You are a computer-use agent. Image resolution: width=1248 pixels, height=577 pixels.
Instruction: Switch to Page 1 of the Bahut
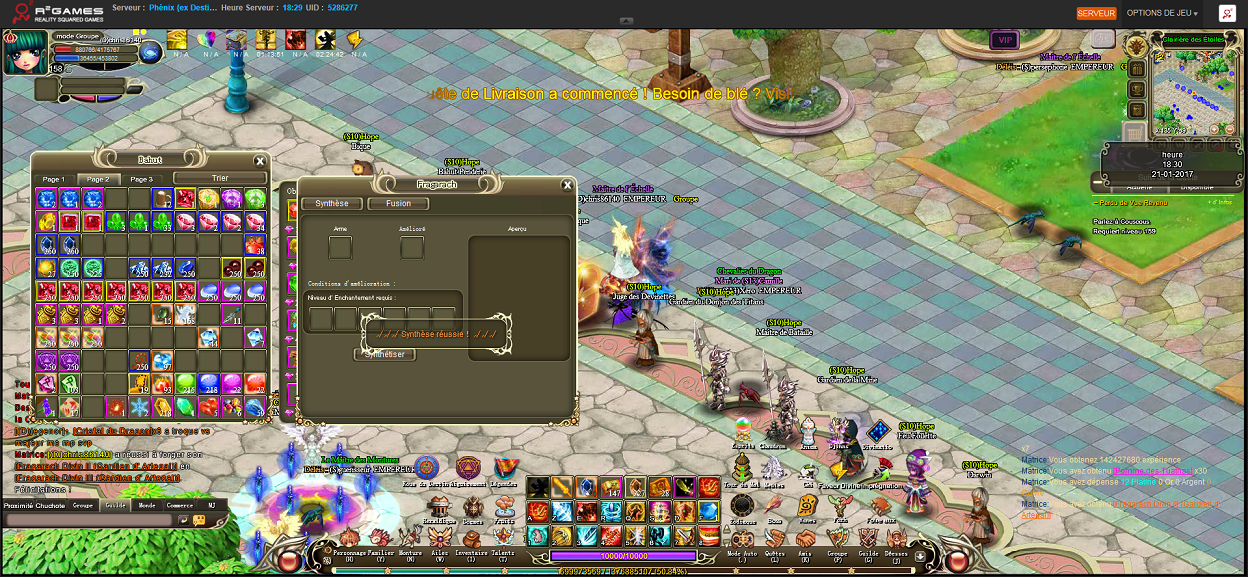53,179
